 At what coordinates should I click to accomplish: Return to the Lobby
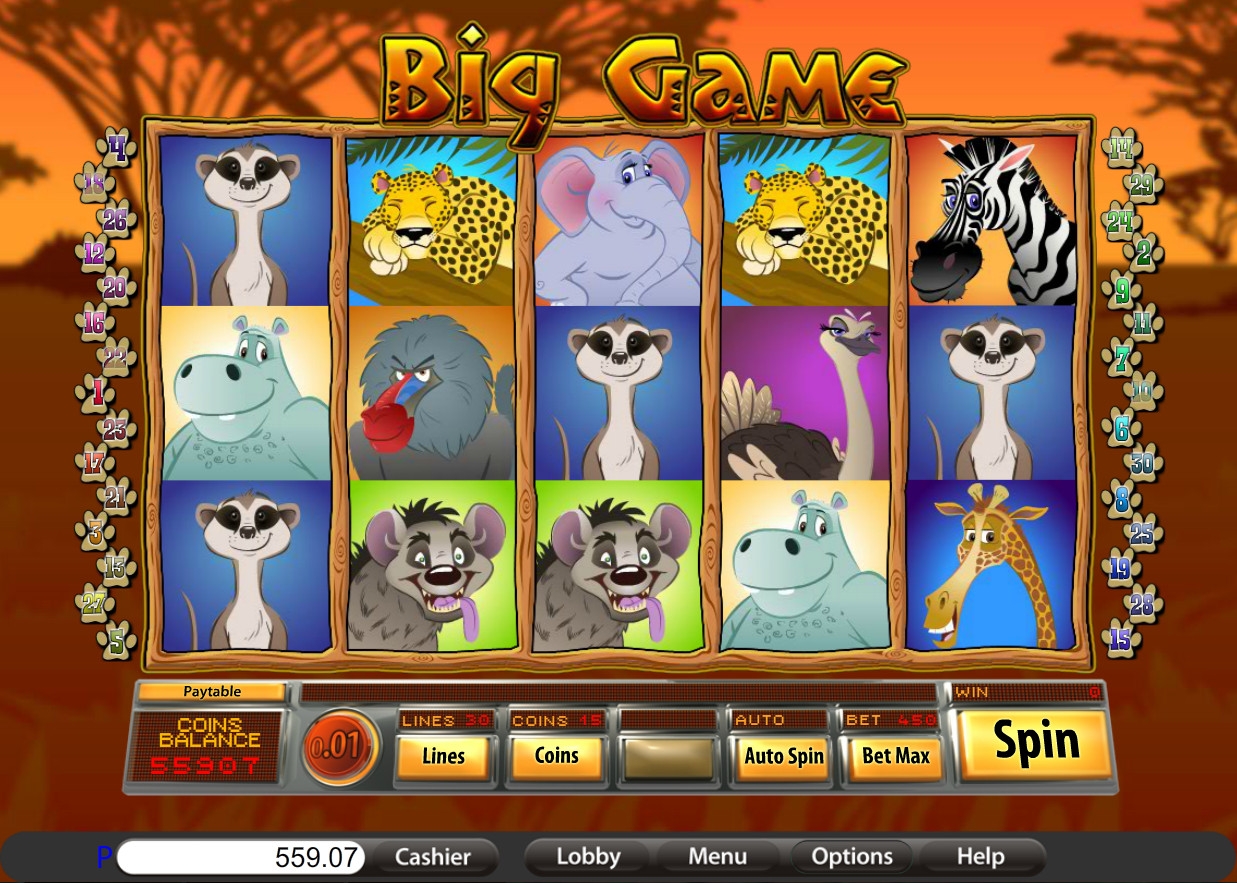(588, 857)
